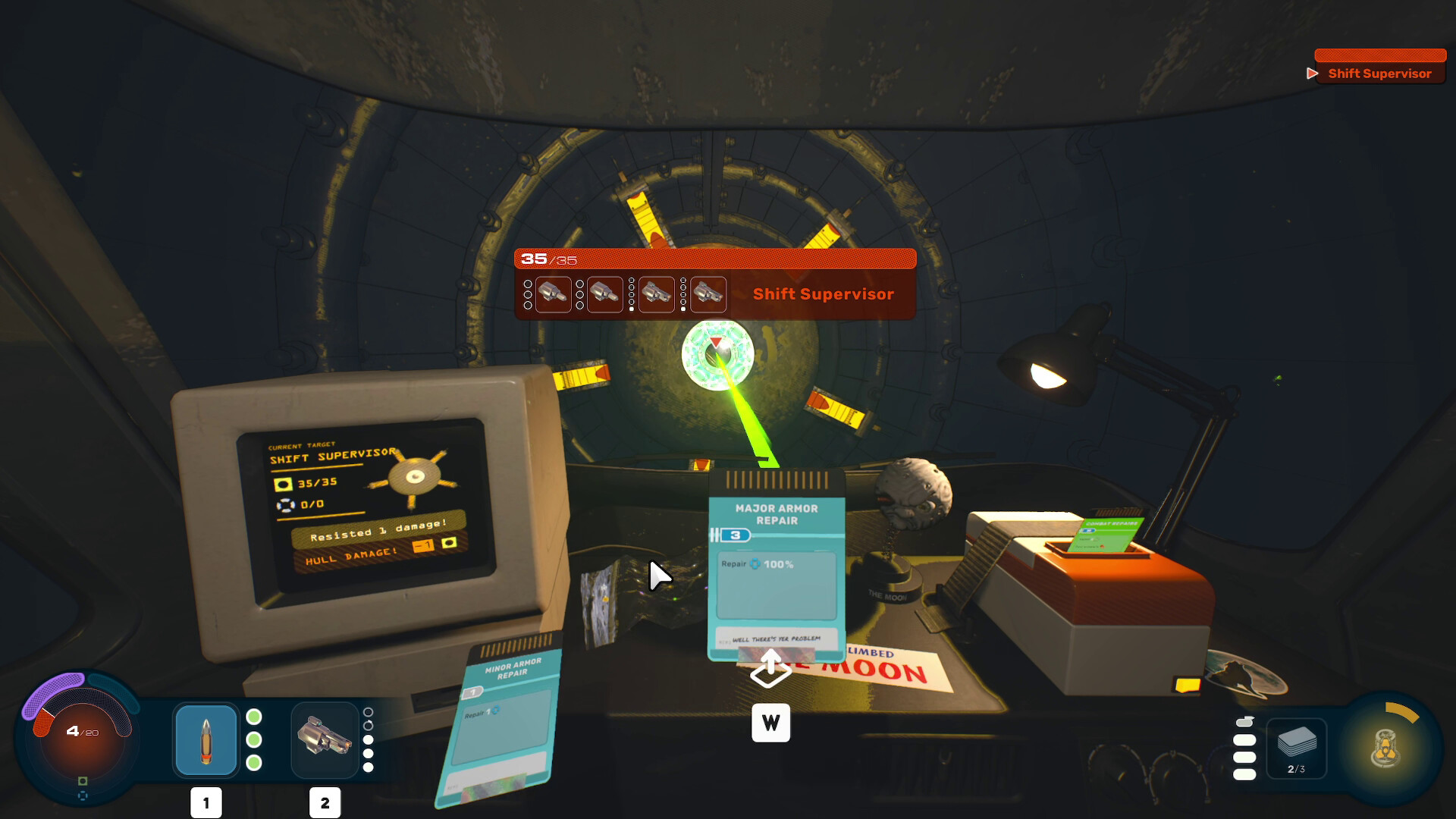The image size is (1456, 819).
Task: Toggle the top empty pip beside the revolver slot
Action: tap(369, 711)
